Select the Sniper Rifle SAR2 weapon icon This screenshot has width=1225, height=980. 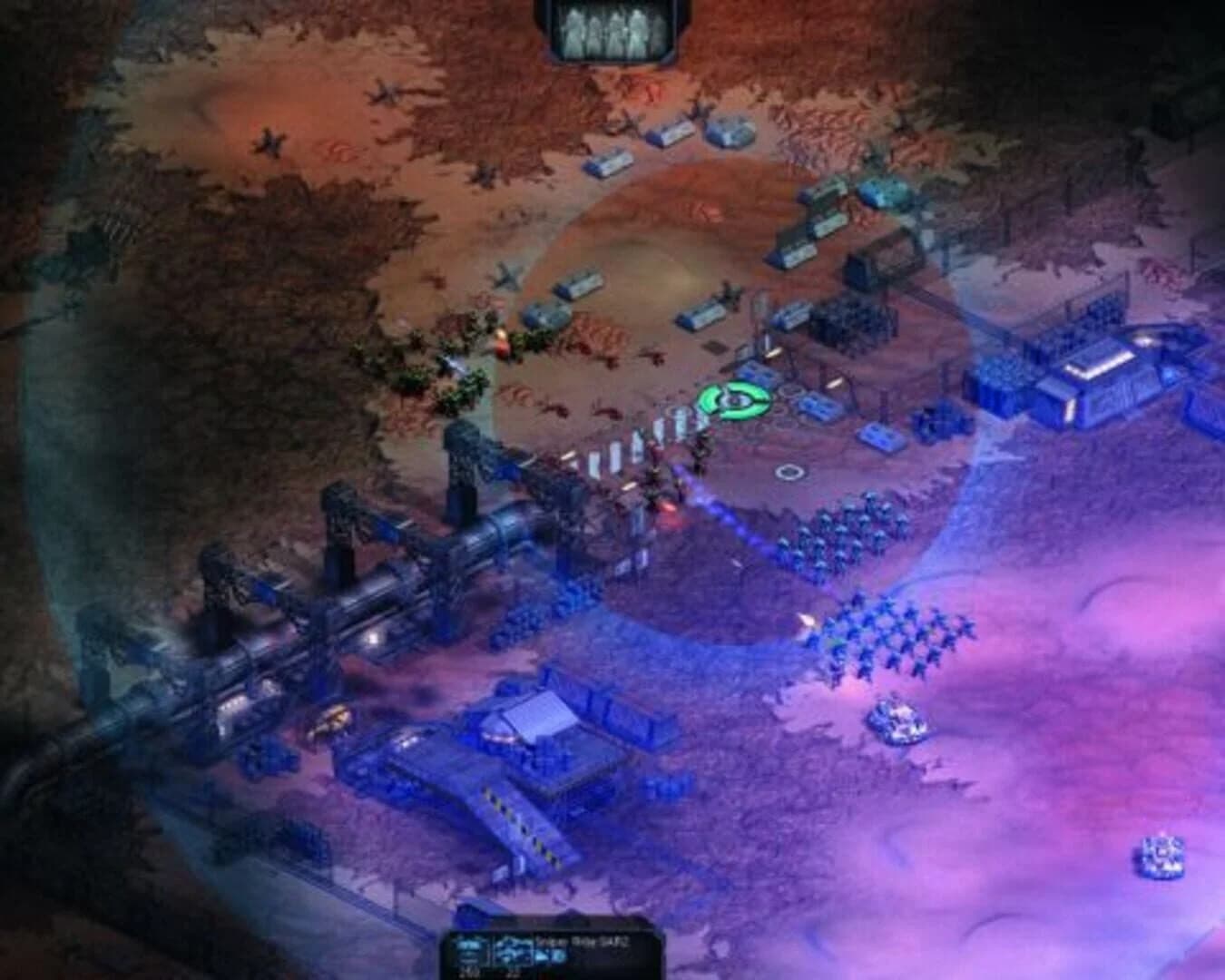click(x=511, y=949)
